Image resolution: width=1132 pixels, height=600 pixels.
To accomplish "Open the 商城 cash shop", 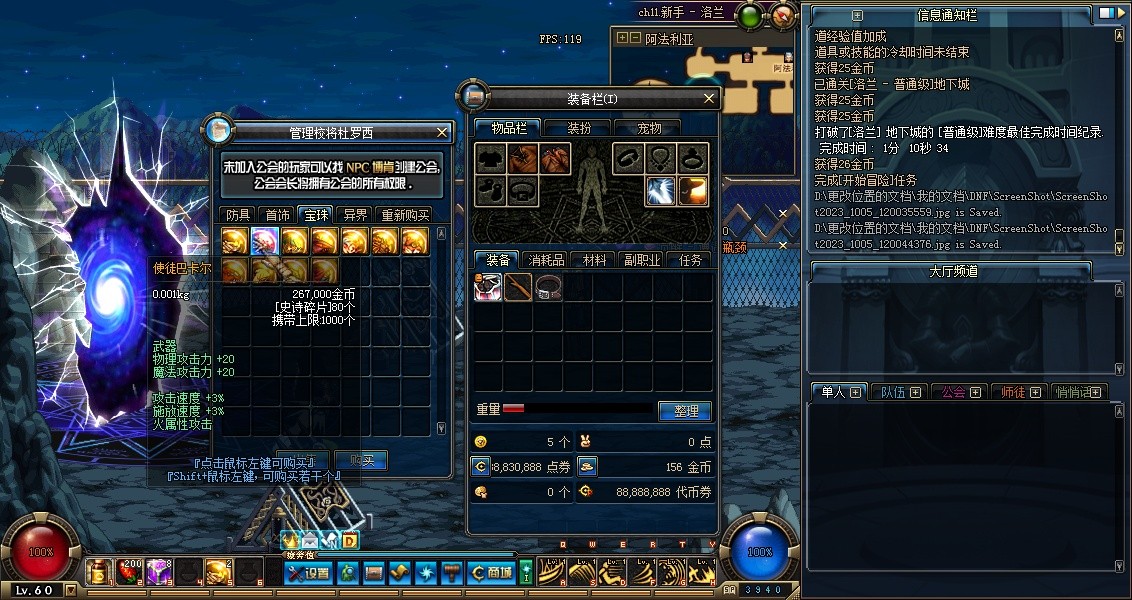I will [x=492, y=573].
